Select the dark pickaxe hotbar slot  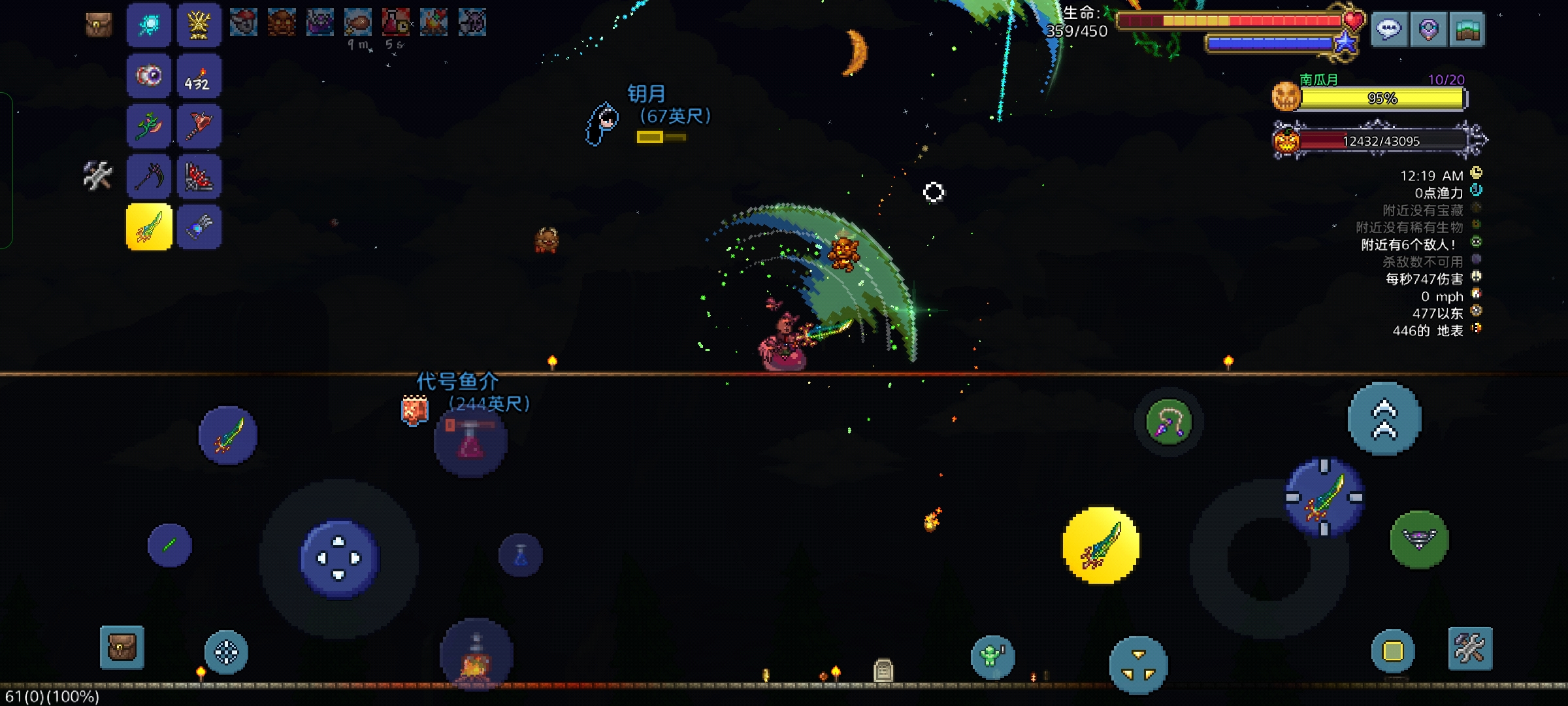point(149,176)
